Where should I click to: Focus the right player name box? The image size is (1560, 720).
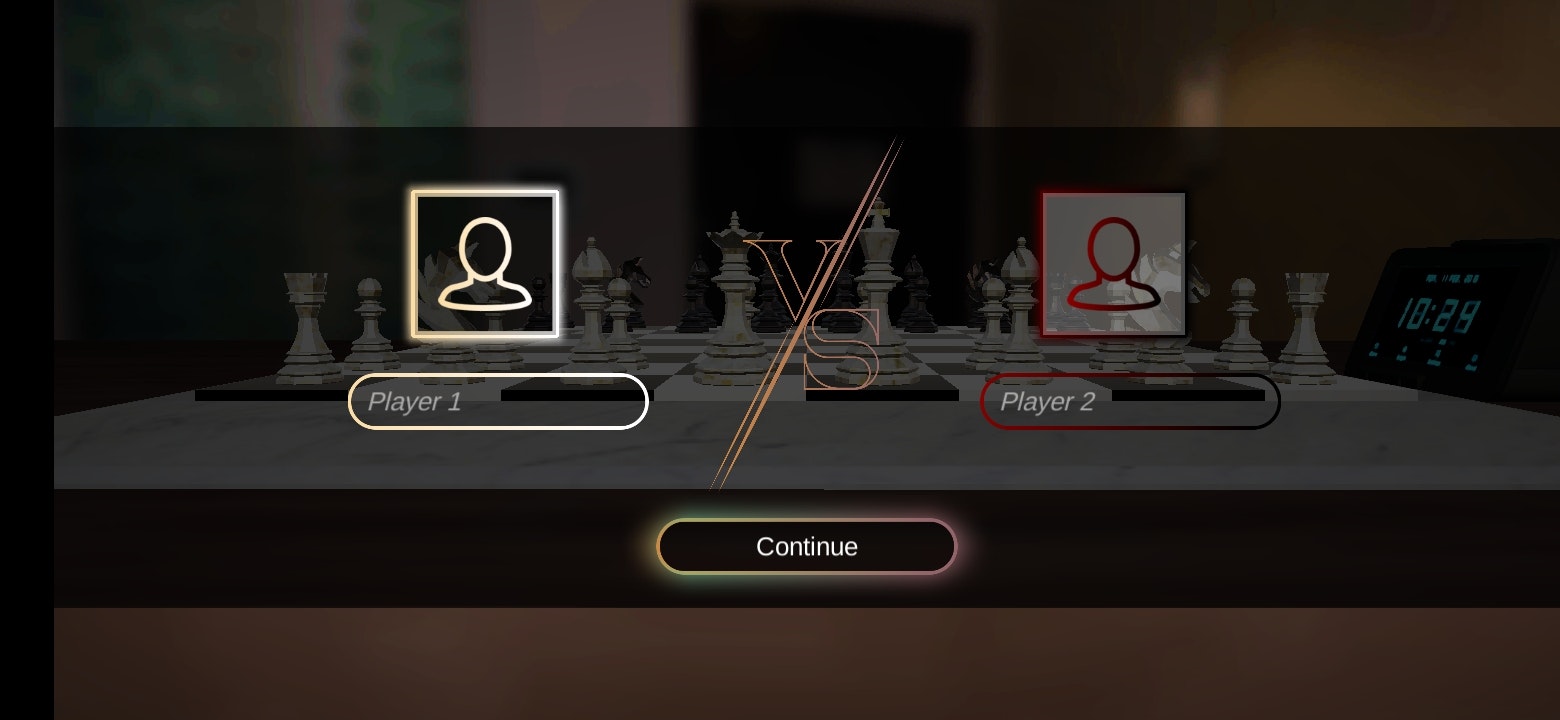click(x=1130, y=400)
